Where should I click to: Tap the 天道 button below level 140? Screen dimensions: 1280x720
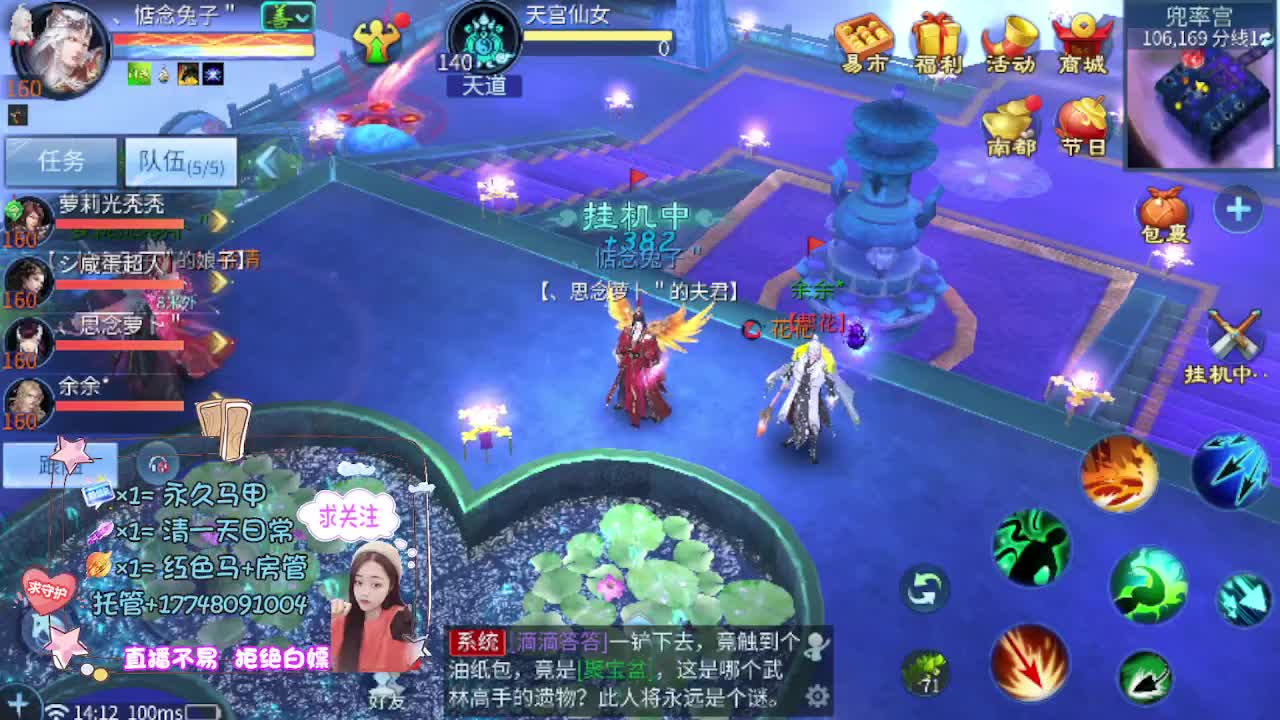484,86
